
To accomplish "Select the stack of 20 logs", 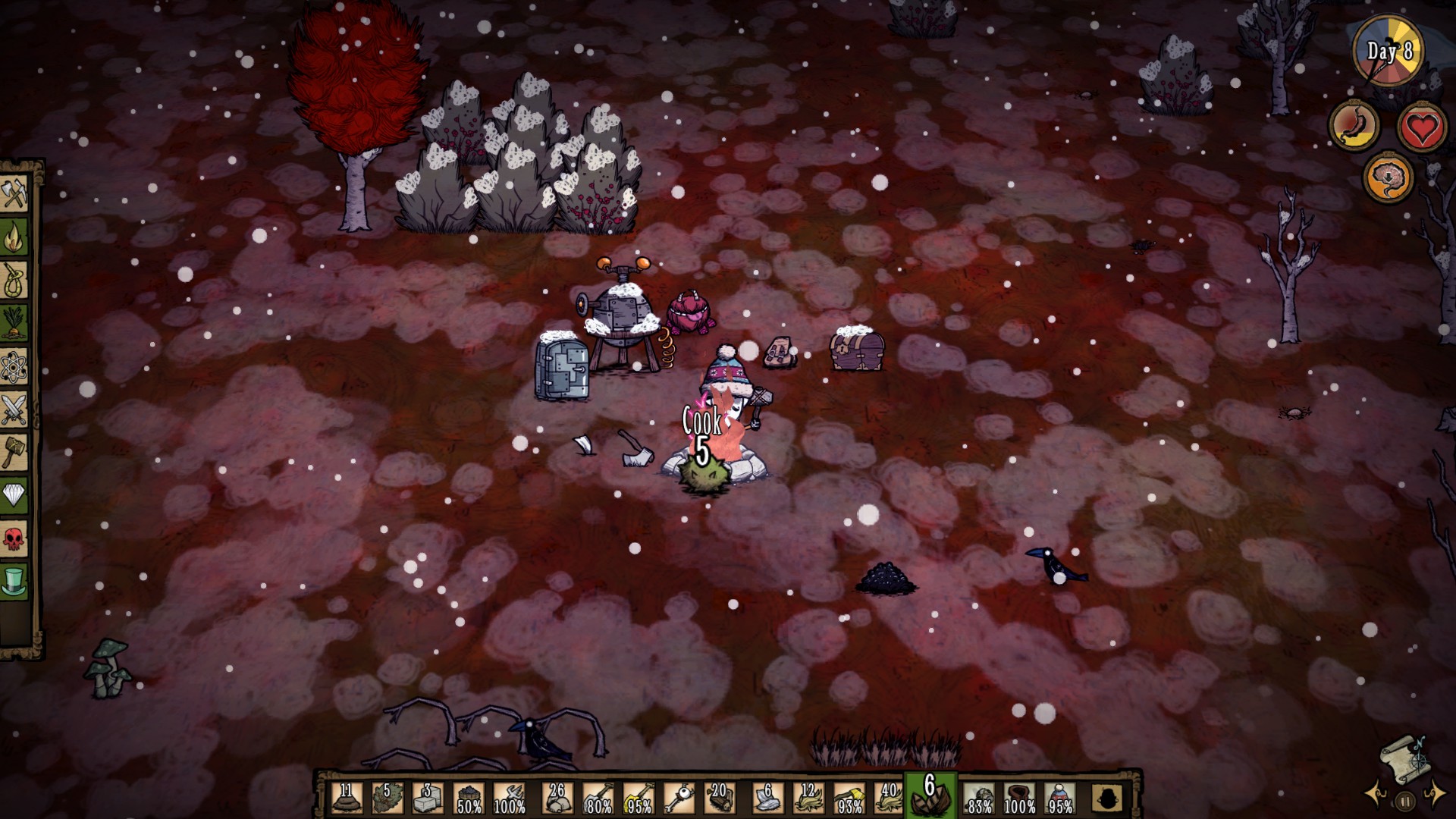I will click(x=719, y=799).
